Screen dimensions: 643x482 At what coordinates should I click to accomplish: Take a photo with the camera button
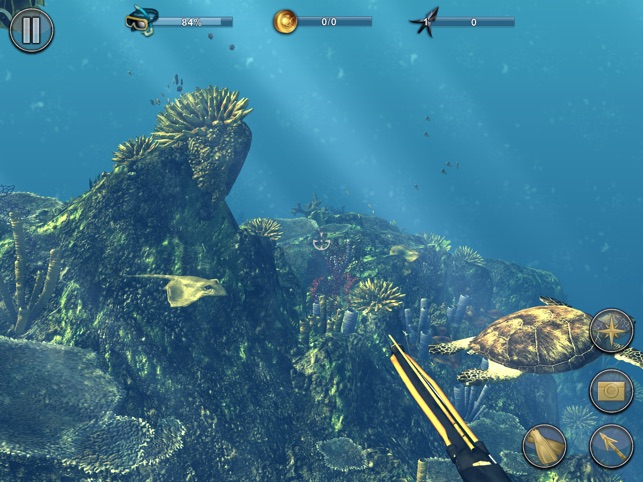611,391
